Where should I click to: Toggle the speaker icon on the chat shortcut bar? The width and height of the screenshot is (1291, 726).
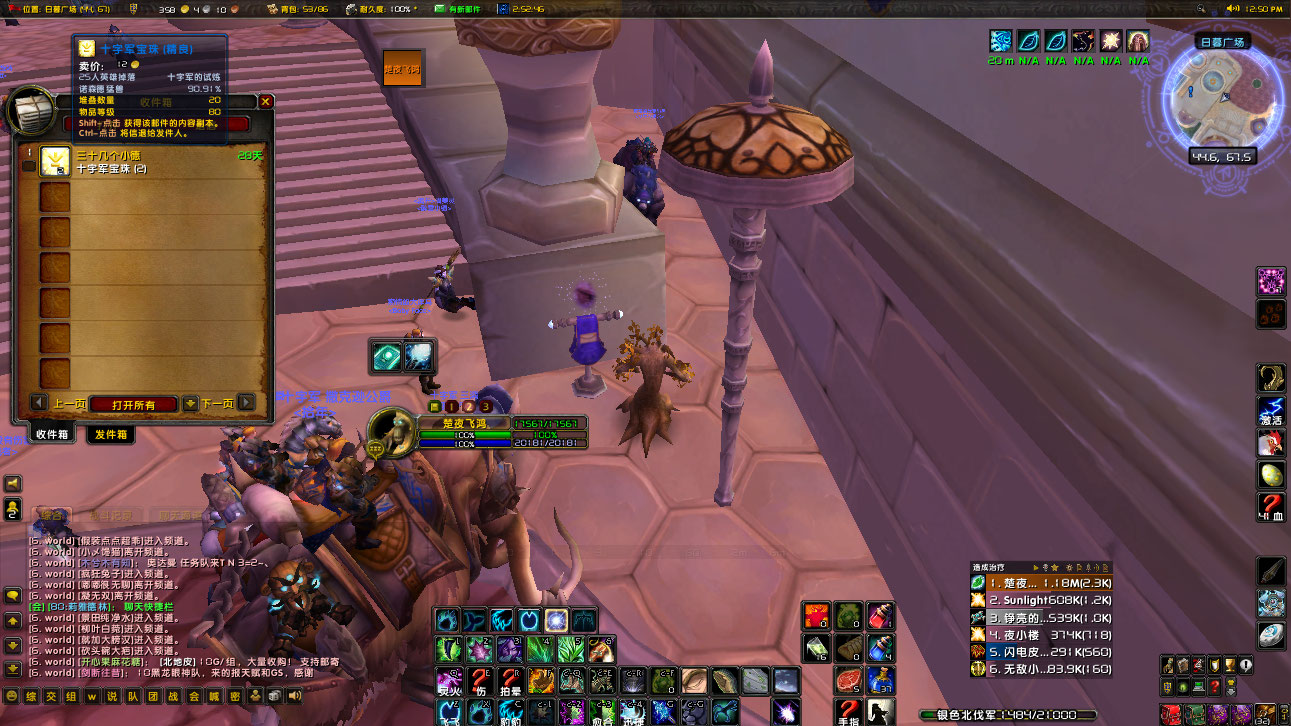(x=294, y=696)
